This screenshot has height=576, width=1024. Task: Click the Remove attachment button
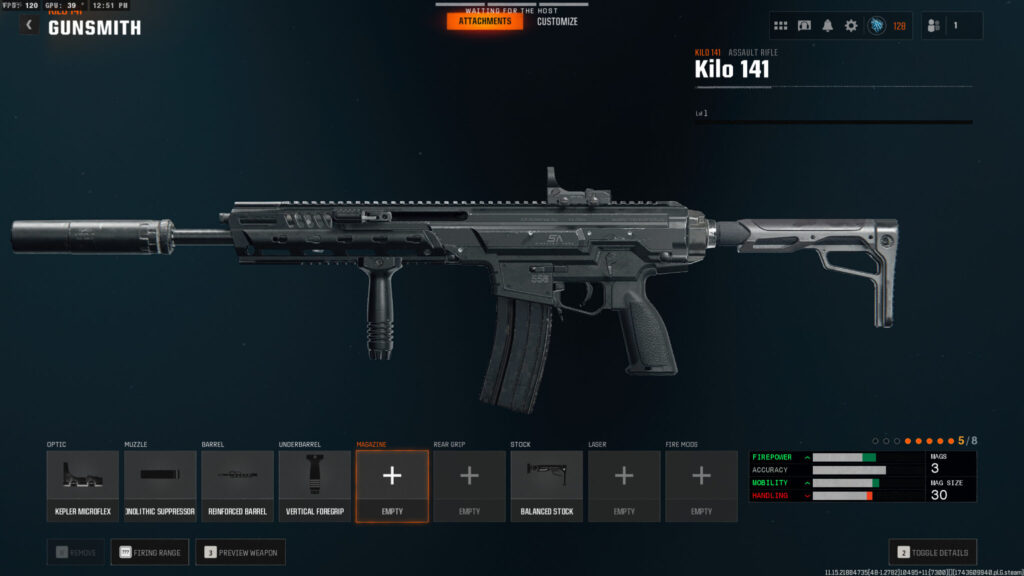75,552
